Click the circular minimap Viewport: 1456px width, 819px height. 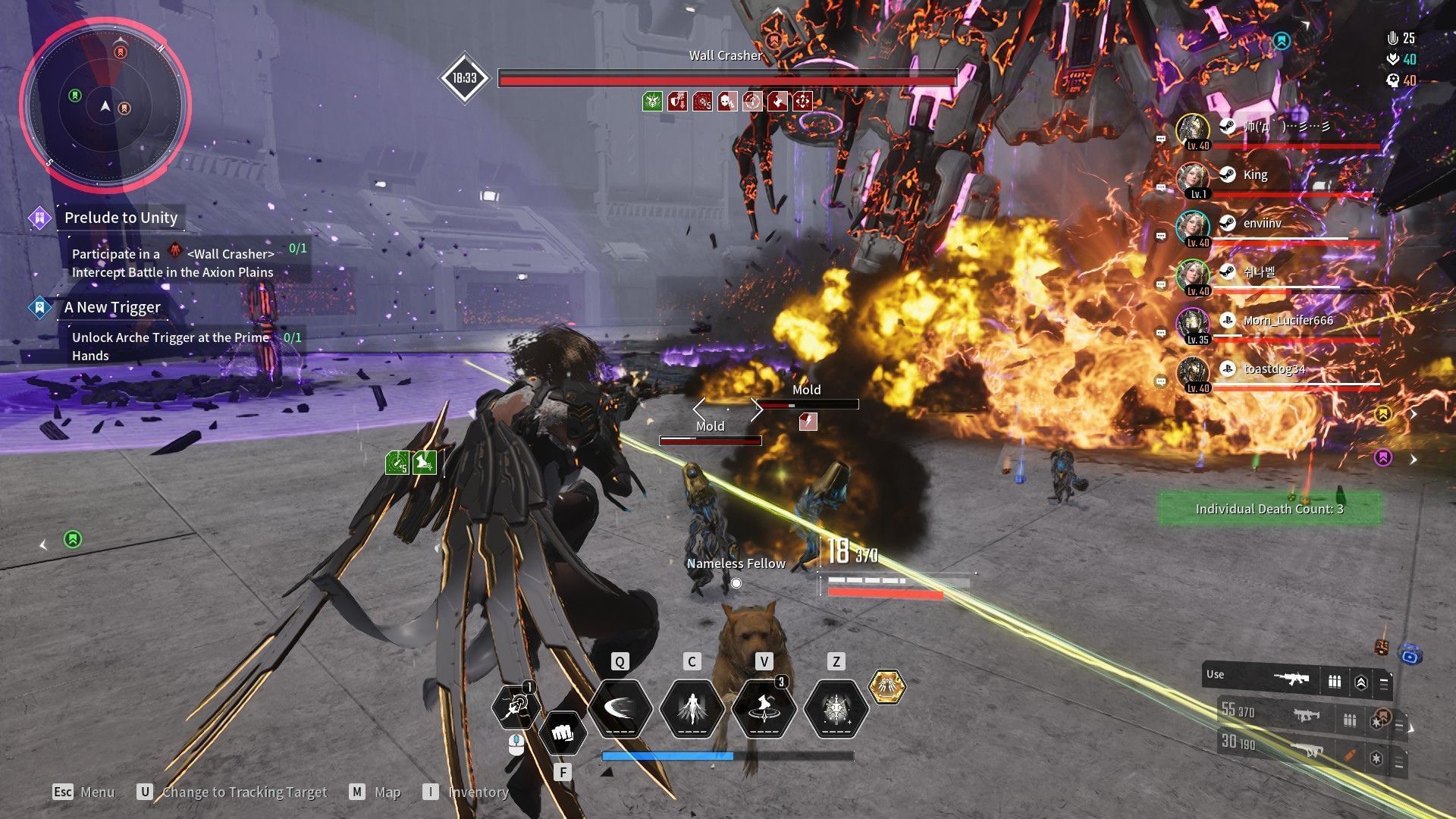(x=105, y=105)
